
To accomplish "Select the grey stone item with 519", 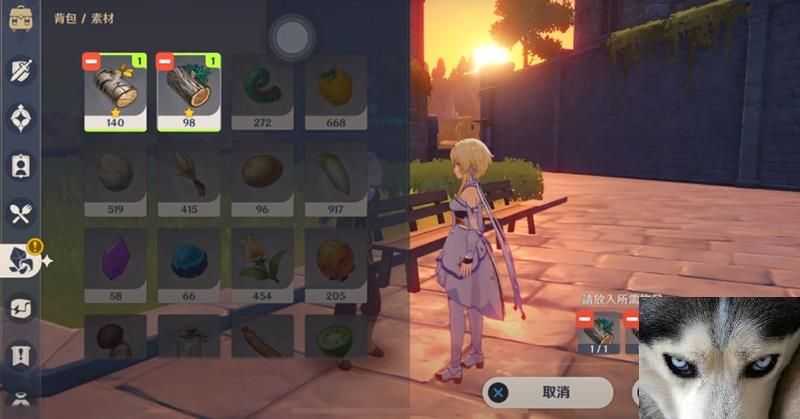I will coord(115,176).
